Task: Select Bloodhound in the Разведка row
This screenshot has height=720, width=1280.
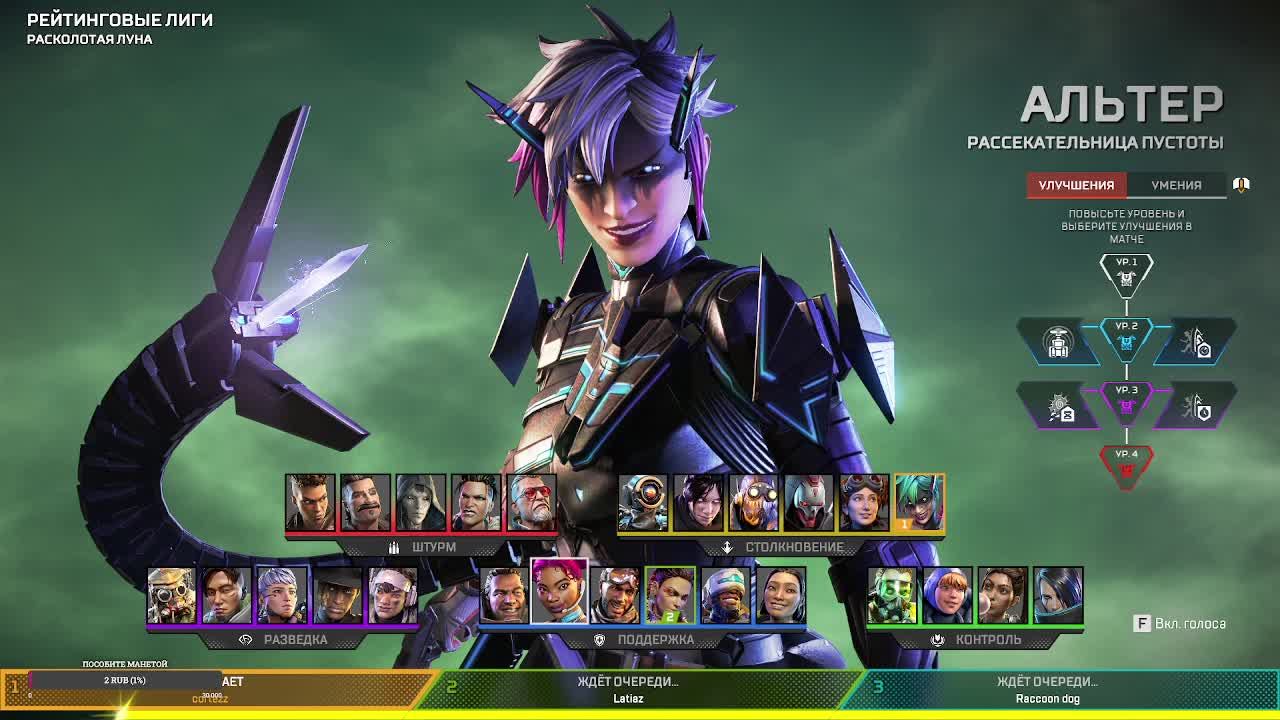Action: (x=172, y=595)
